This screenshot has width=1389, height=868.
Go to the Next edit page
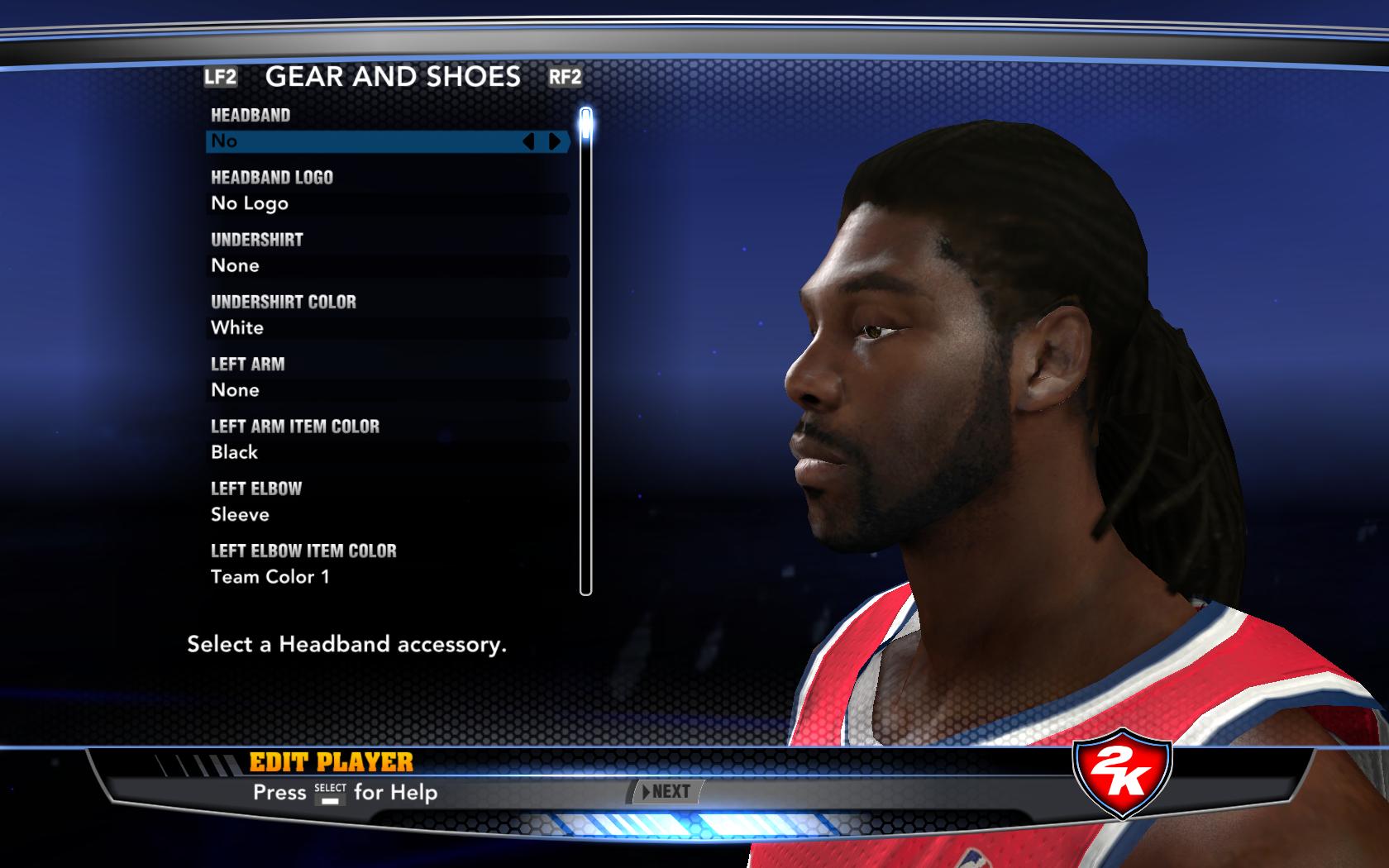coord(668,792)
